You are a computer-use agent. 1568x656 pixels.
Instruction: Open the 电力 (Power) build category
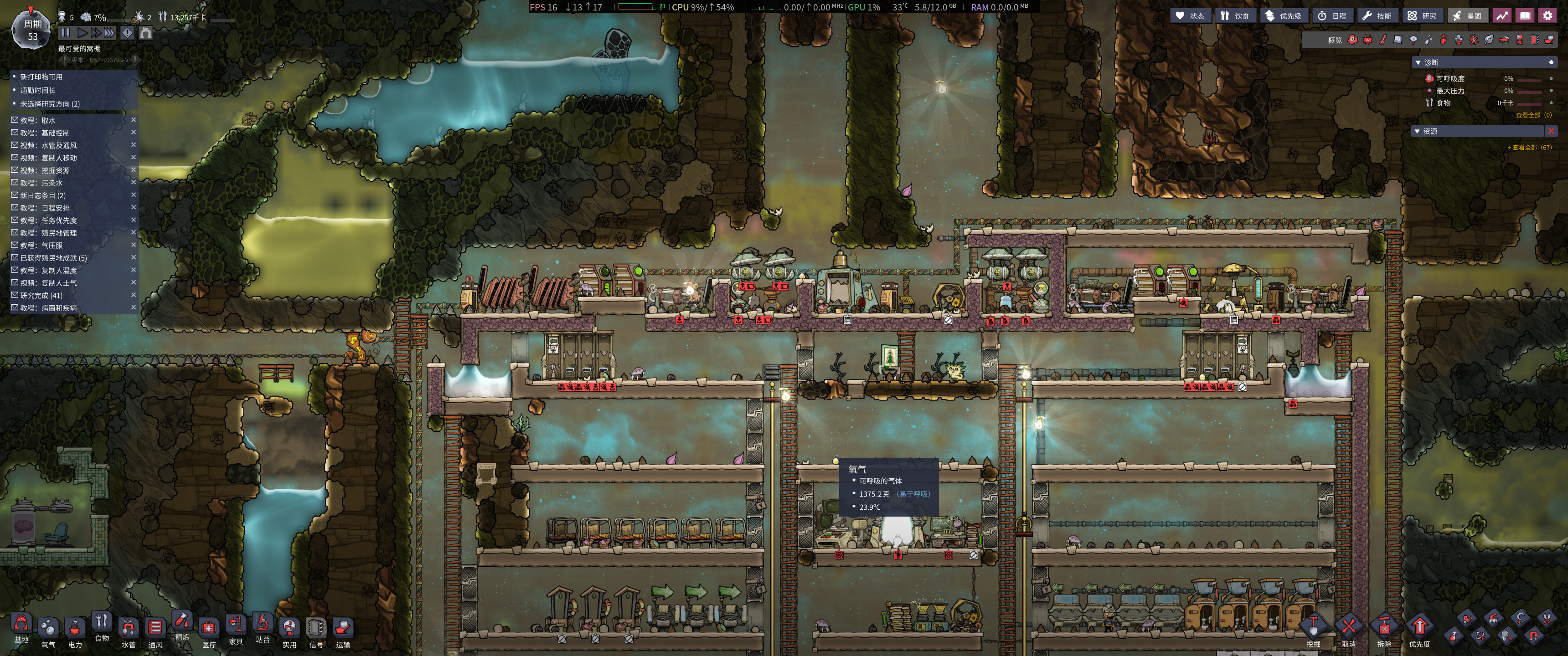pos(75,631)
